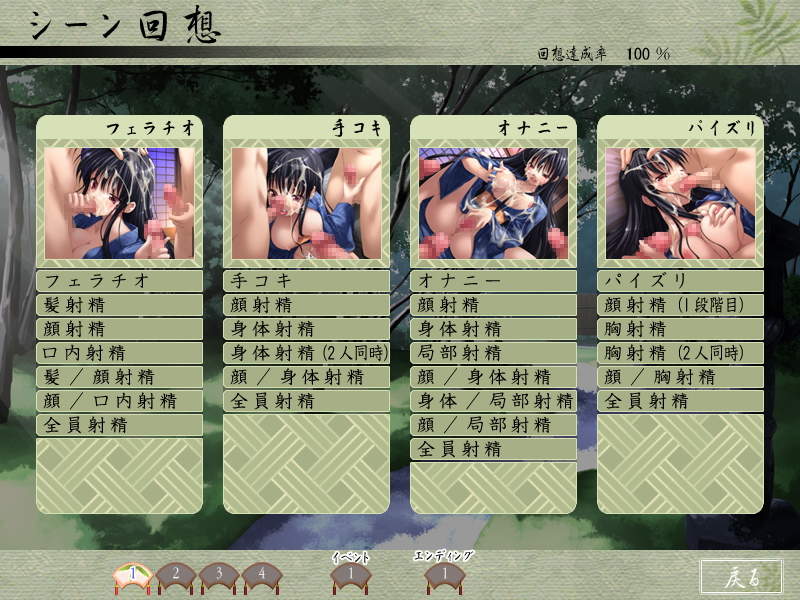
Task: Show the エンディング page 1 tab
Action: click(x=442, y=574)
